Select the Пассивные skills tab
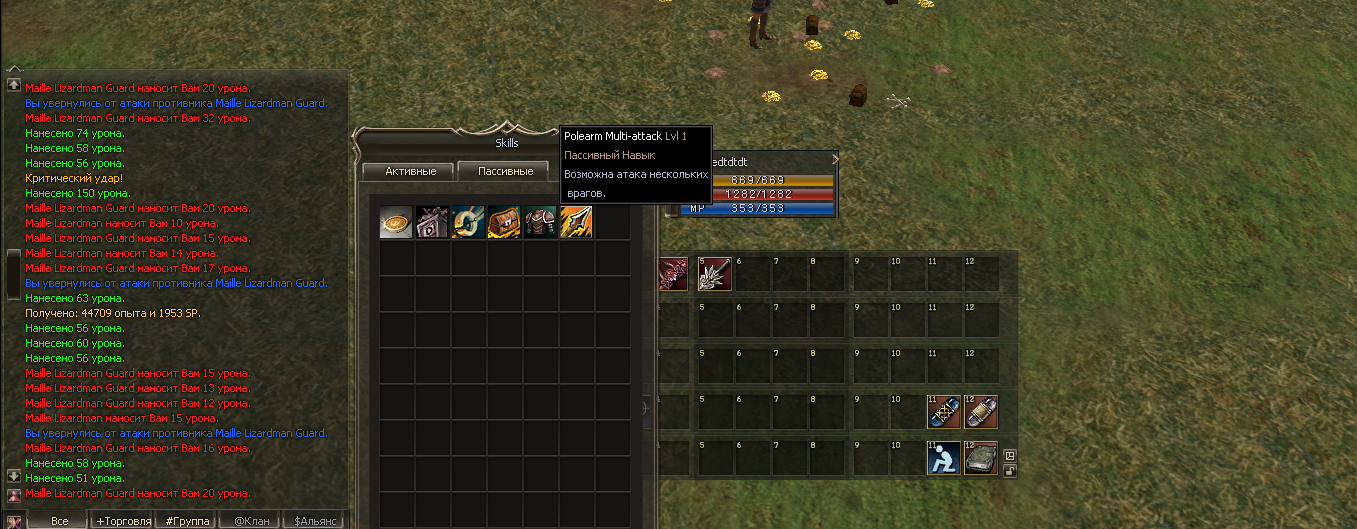The height and width of the screenshot is (529, 1357). (505, 171)
